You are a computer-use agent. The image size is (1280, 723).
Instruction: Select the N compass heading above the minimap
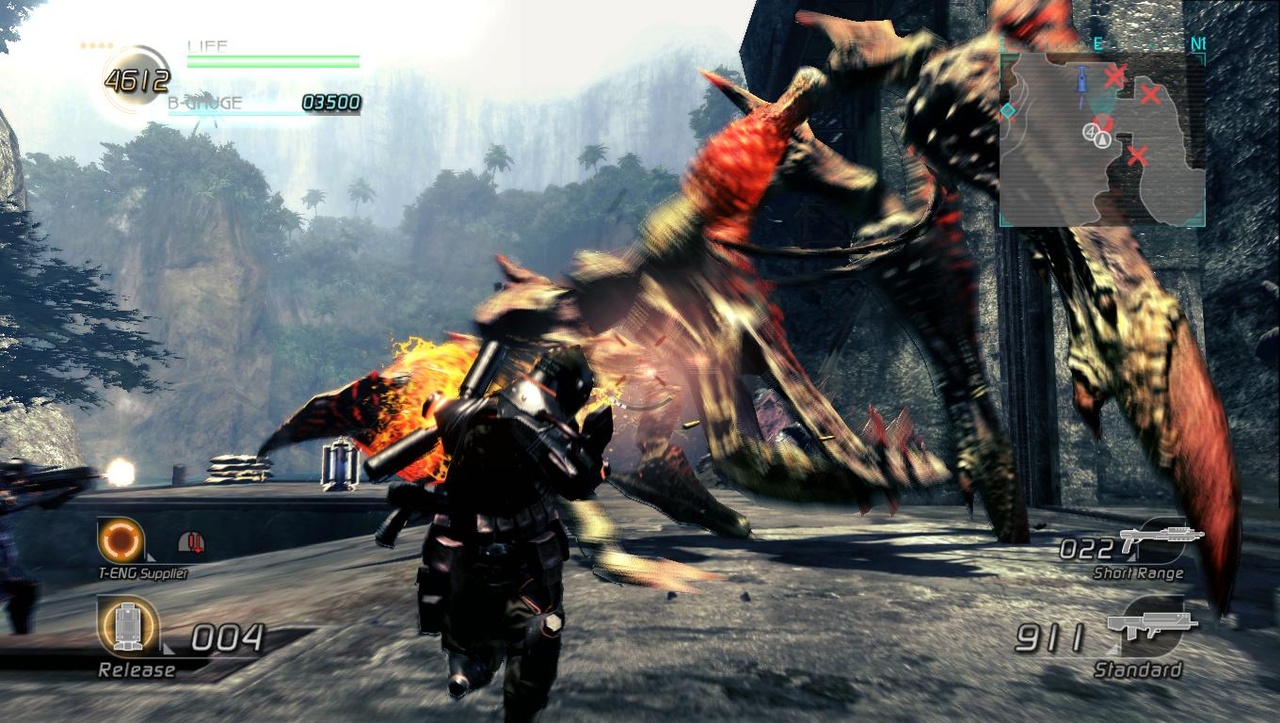[x=1195, y=42]
